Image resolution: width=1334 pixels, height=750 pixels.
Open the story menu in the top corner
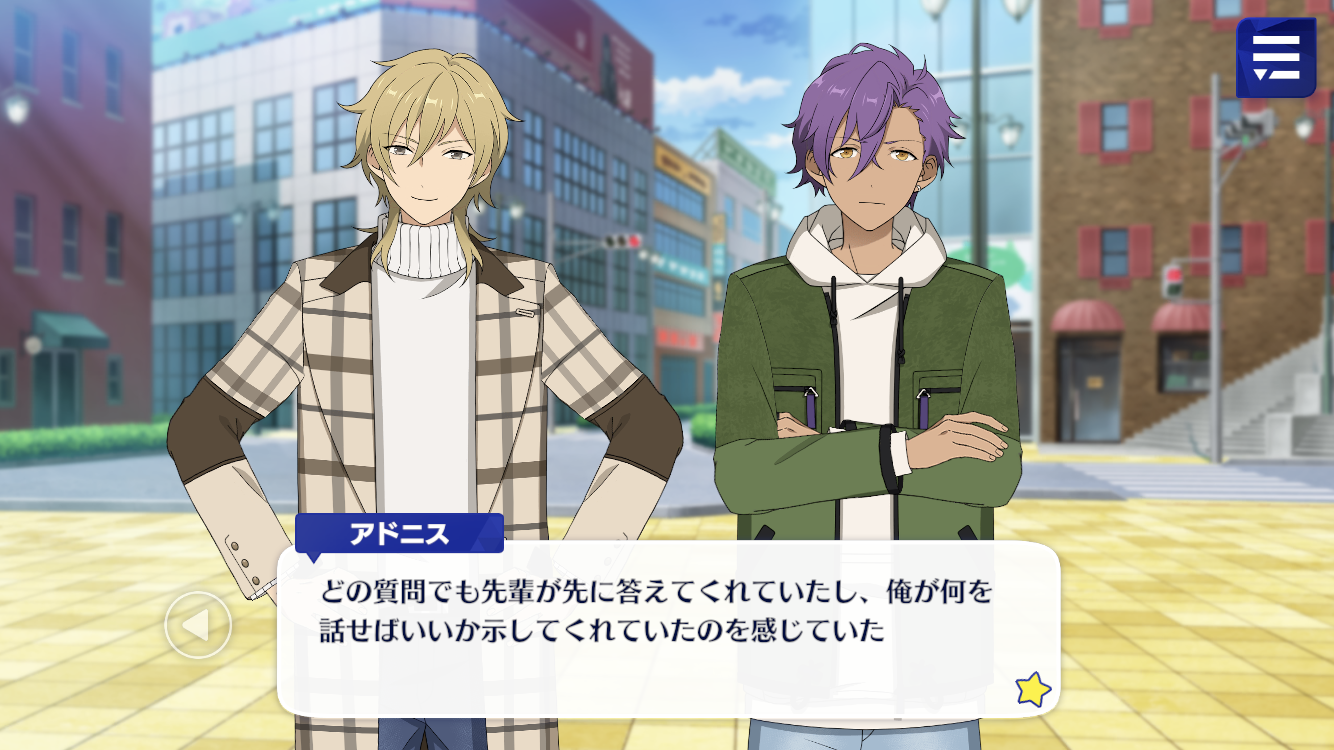coord(1275,58)
